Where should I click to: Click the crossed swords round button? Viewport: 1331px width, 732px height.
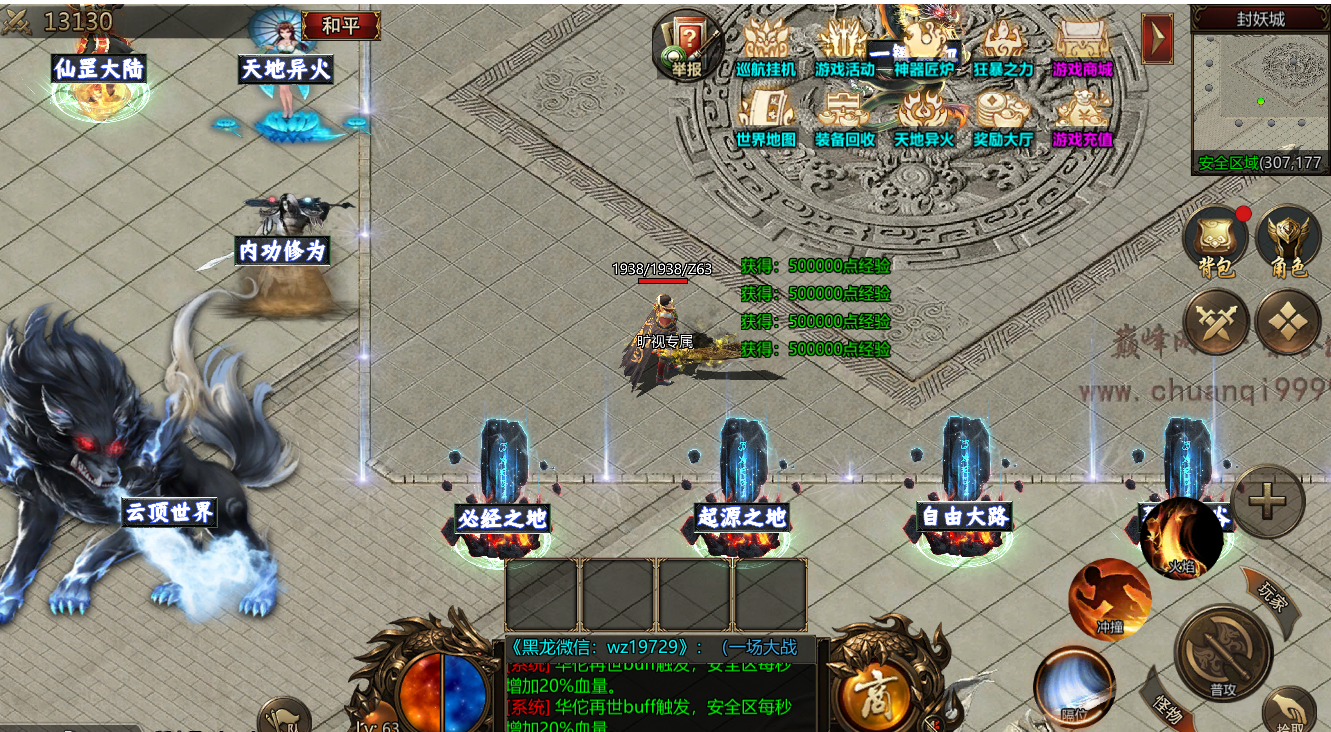click(1216, 322)
